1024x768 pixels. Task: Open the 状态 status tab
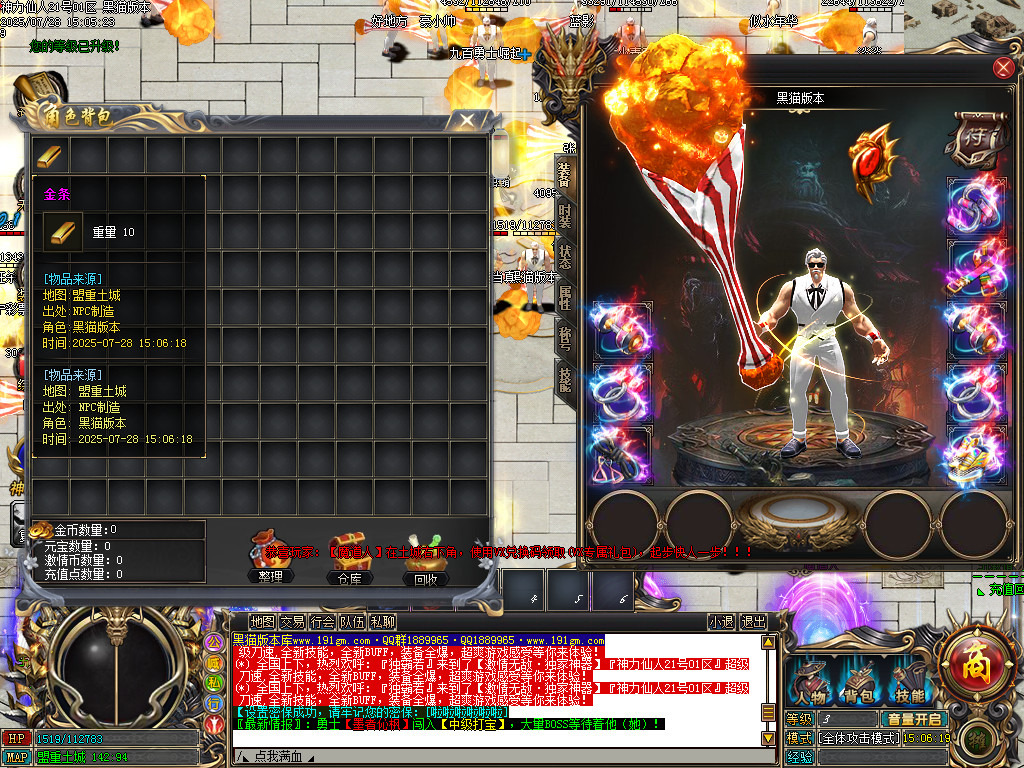tap(565, 257)
